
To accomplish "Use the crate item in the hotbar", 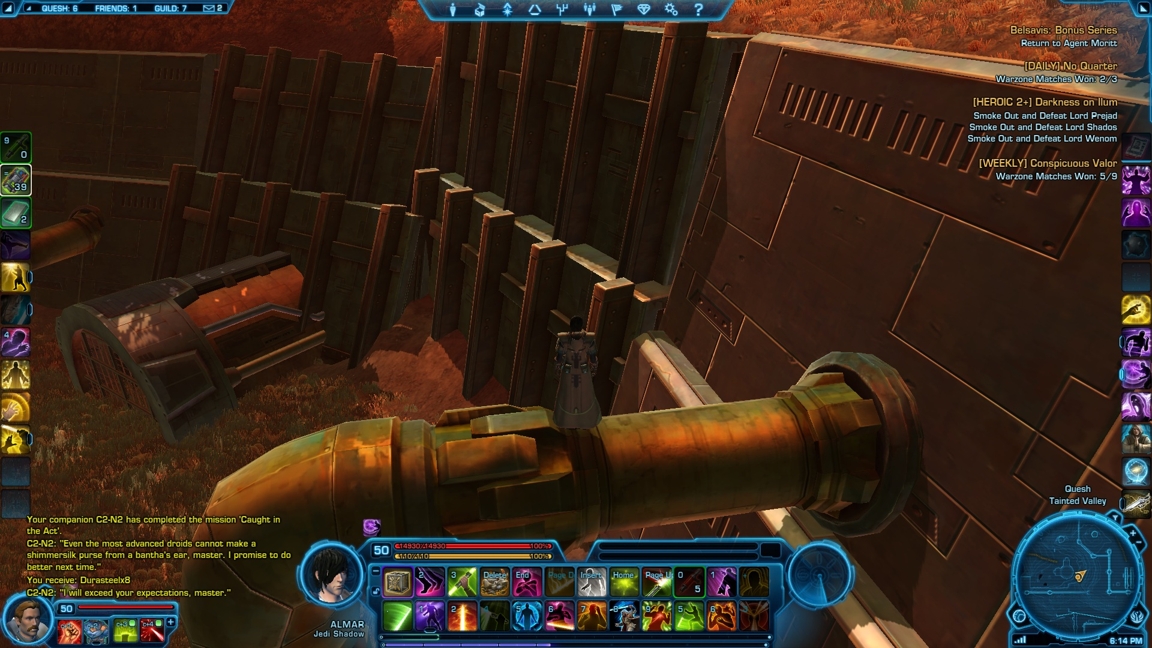I will (x=398, y=583).
